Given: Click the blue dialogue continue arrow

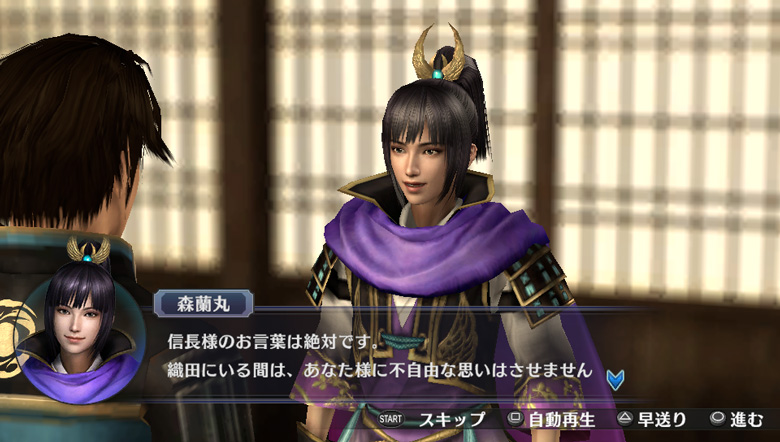Looking at the screenshot, I should point(615,378).
